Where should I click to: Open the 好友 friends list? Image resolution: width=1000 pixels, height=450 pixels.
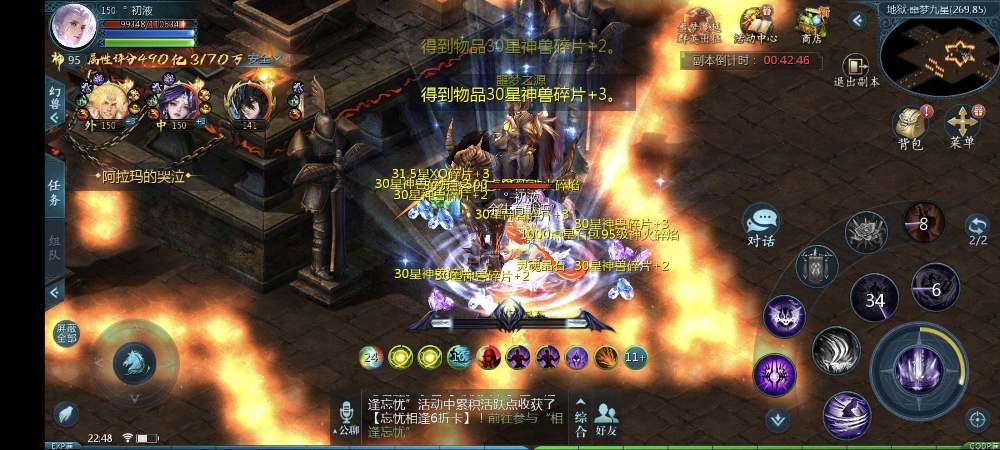(x=606, y=418)
